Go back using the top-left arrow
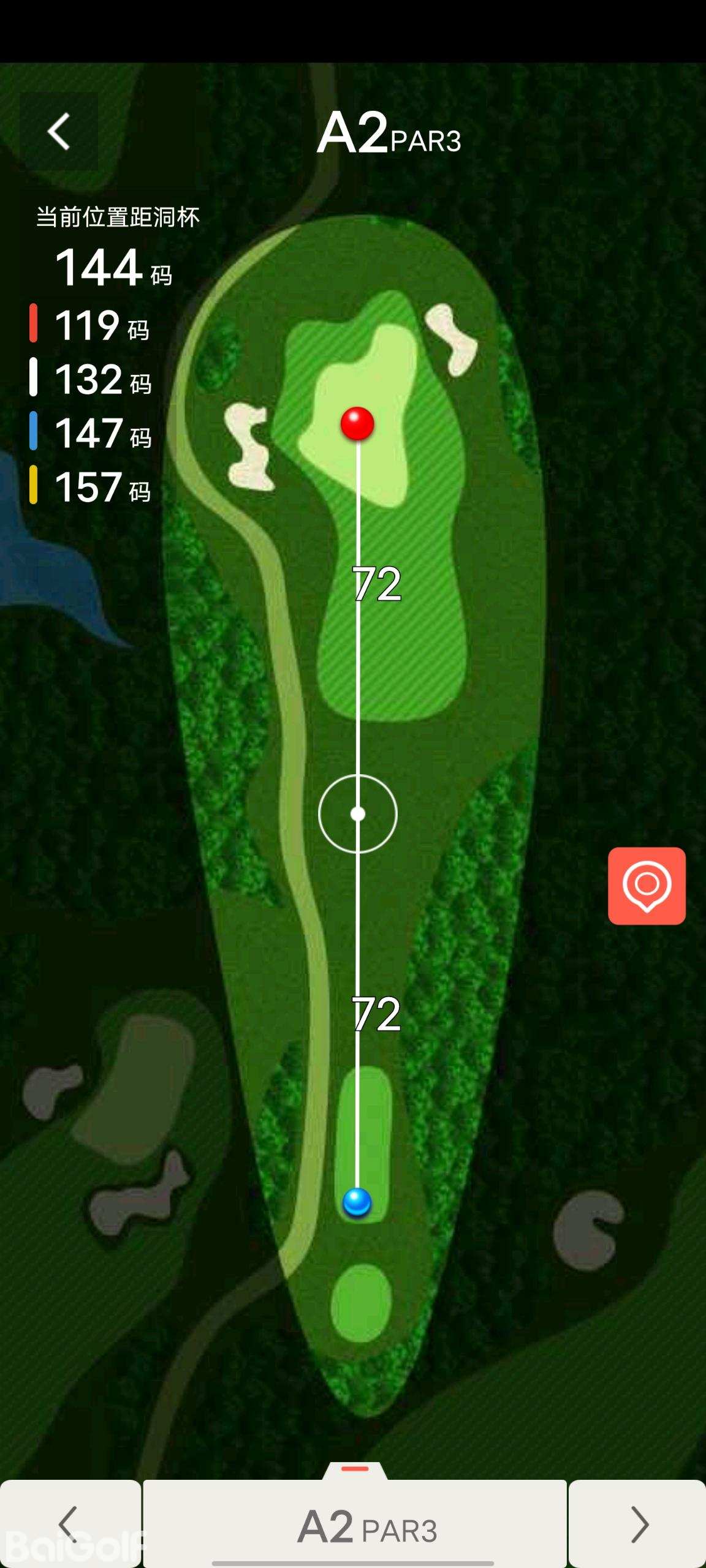The image size is (706, 1568). [x=59, y=132]
